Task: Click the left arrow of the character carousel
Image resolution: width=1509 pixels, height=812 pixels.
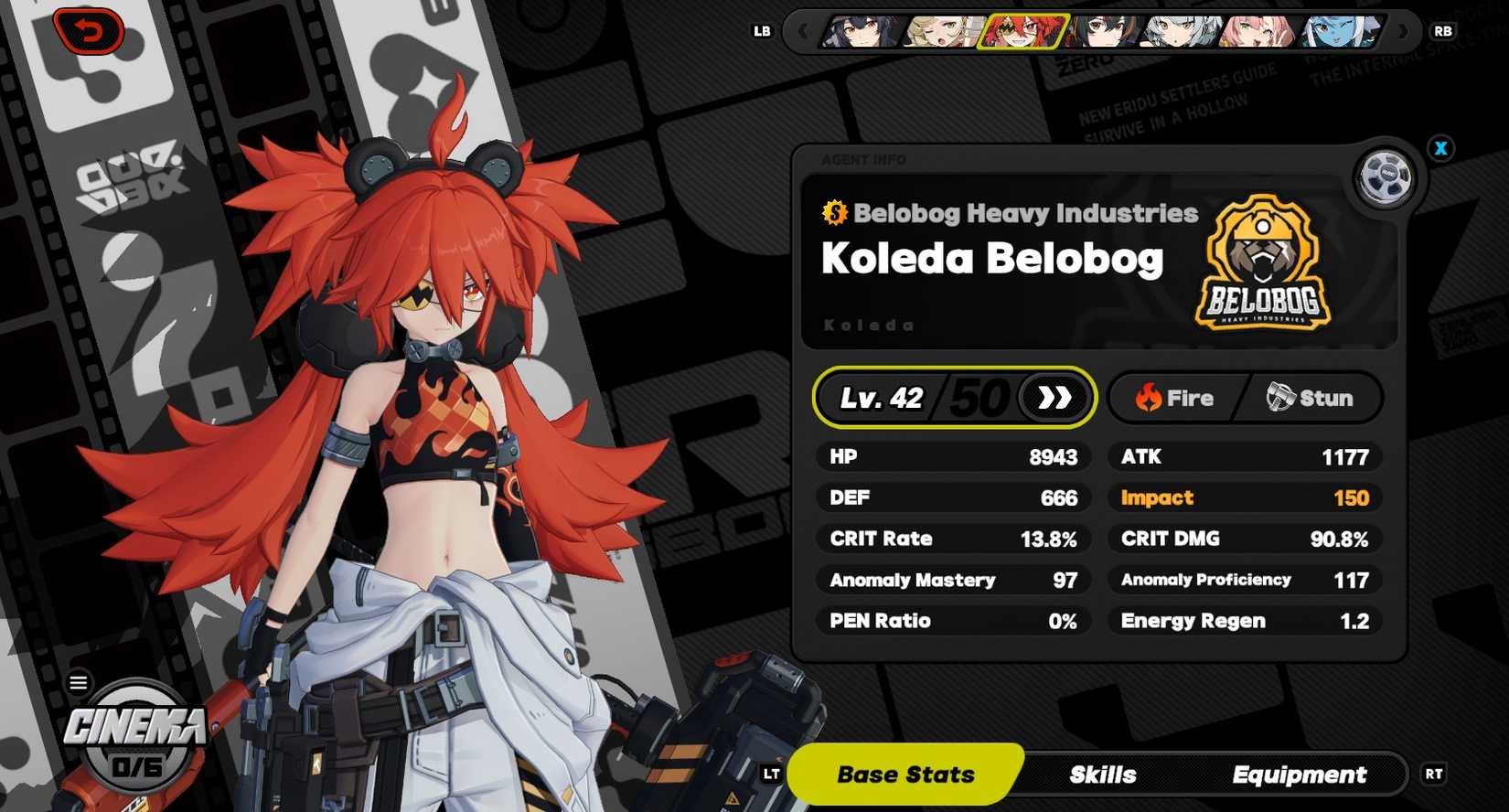Action: click(x=803, y=32)
